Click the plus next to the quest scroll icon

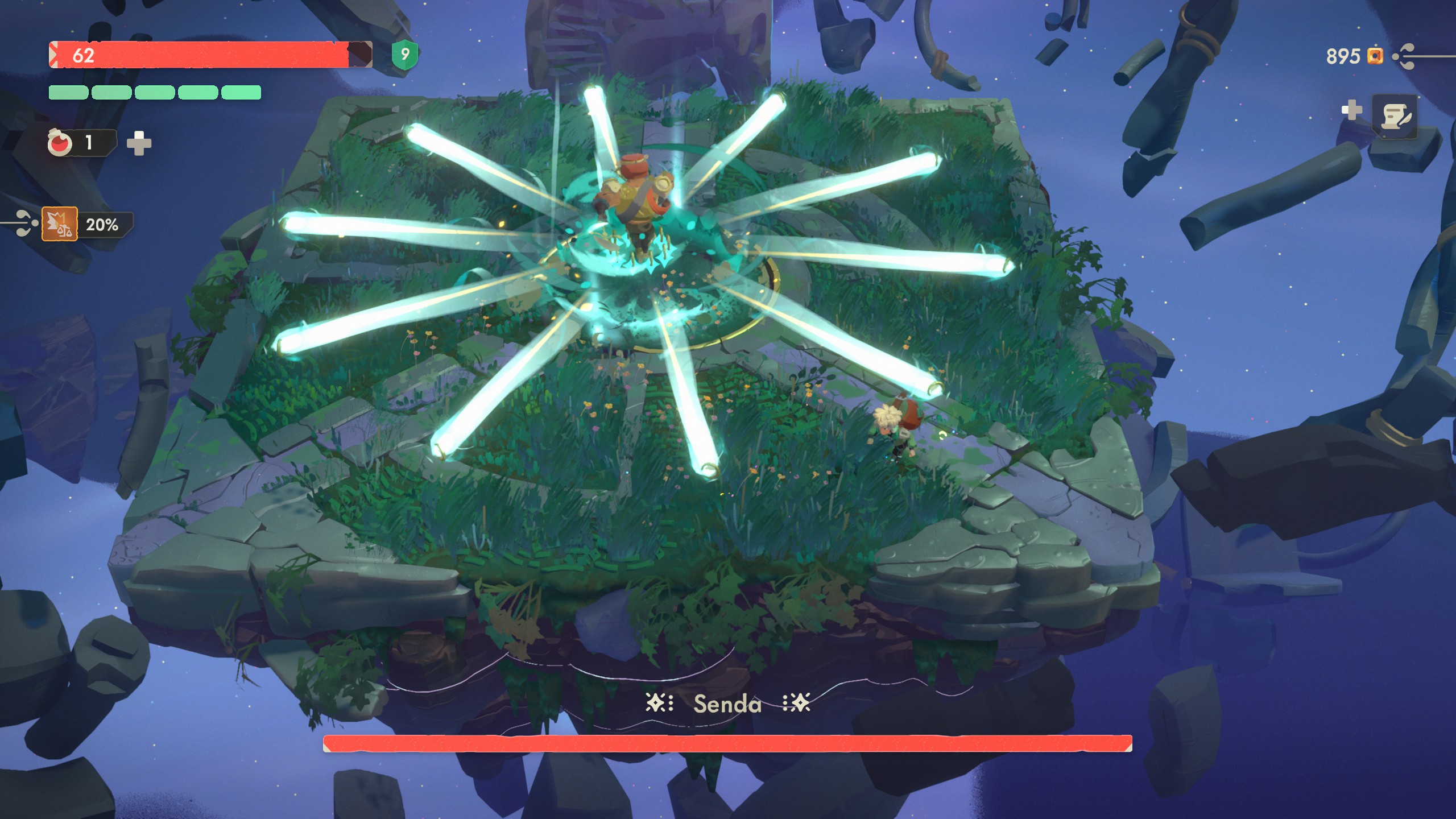coord(1352,110)
